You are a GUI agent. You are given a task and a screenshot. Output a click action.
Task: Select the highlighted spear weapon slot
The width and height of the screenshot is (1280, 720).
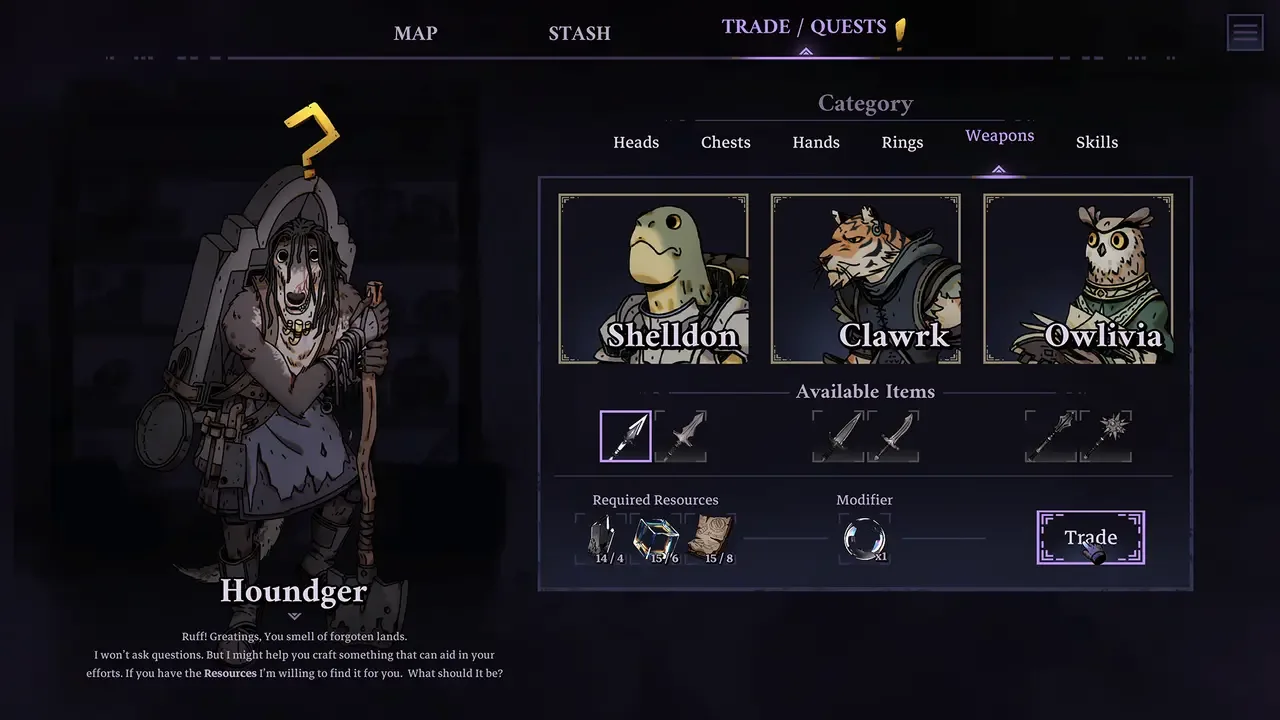click(x=626, y=436)
